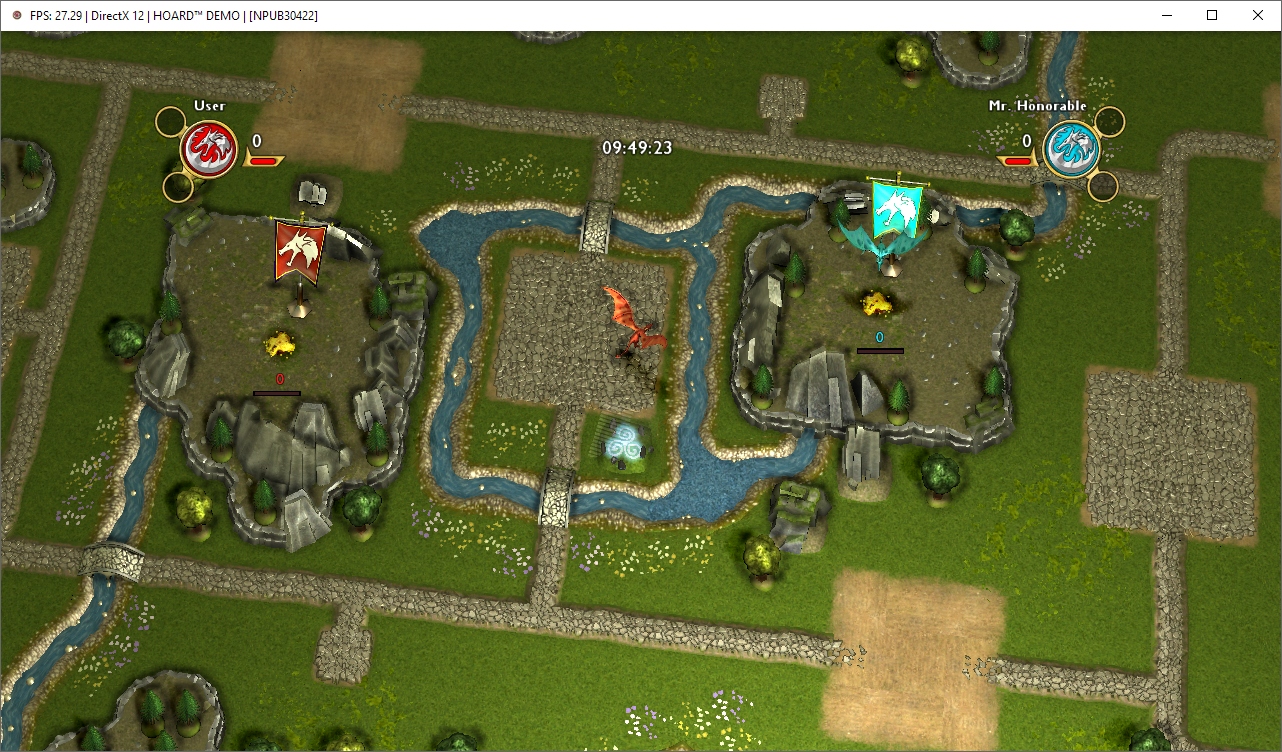Click User's red dragon emblem
This screenshot has height=752, width=1282.
[209, 150]
